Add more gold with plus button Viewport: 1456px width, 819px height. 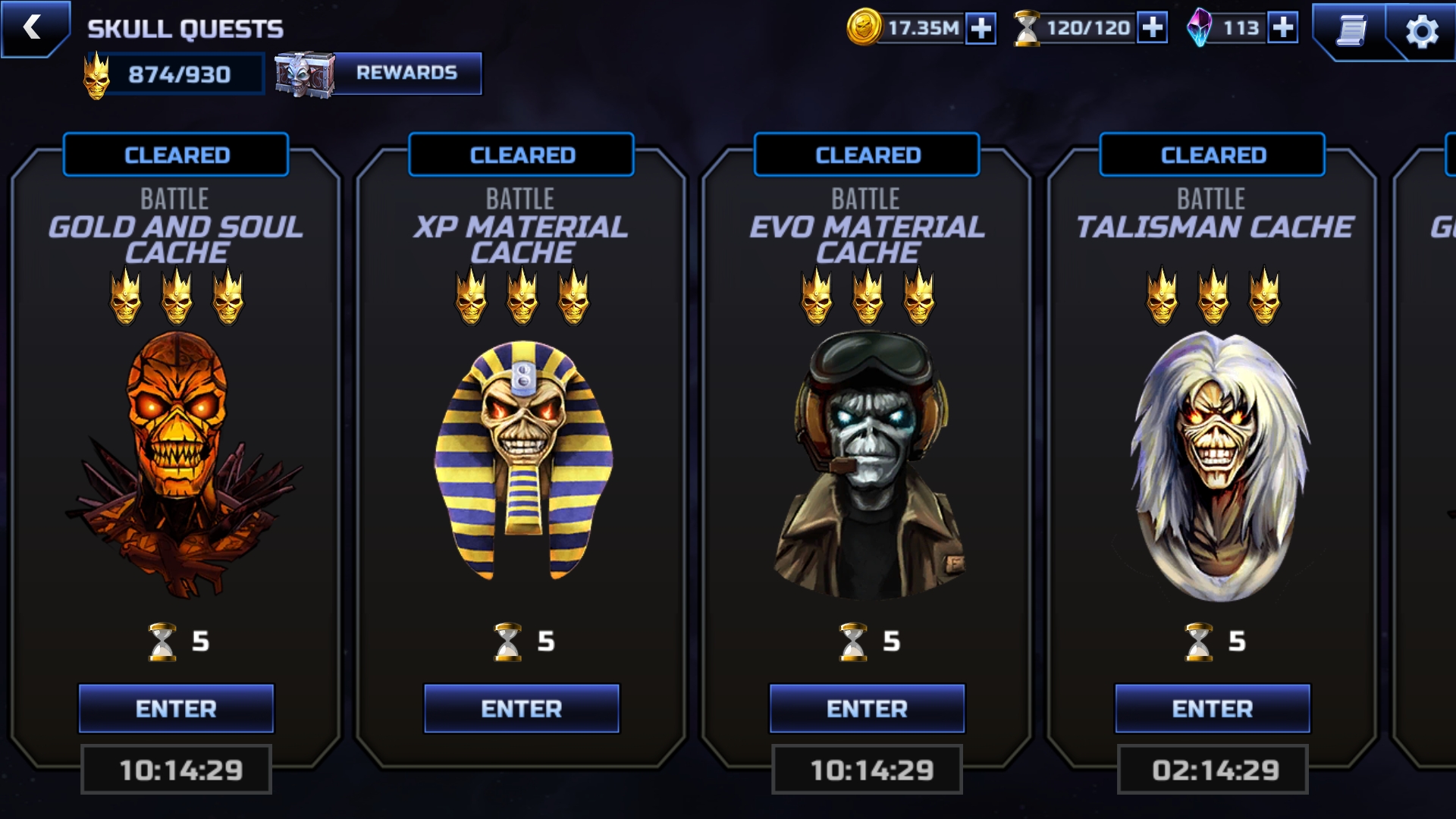tap(981, 29)
